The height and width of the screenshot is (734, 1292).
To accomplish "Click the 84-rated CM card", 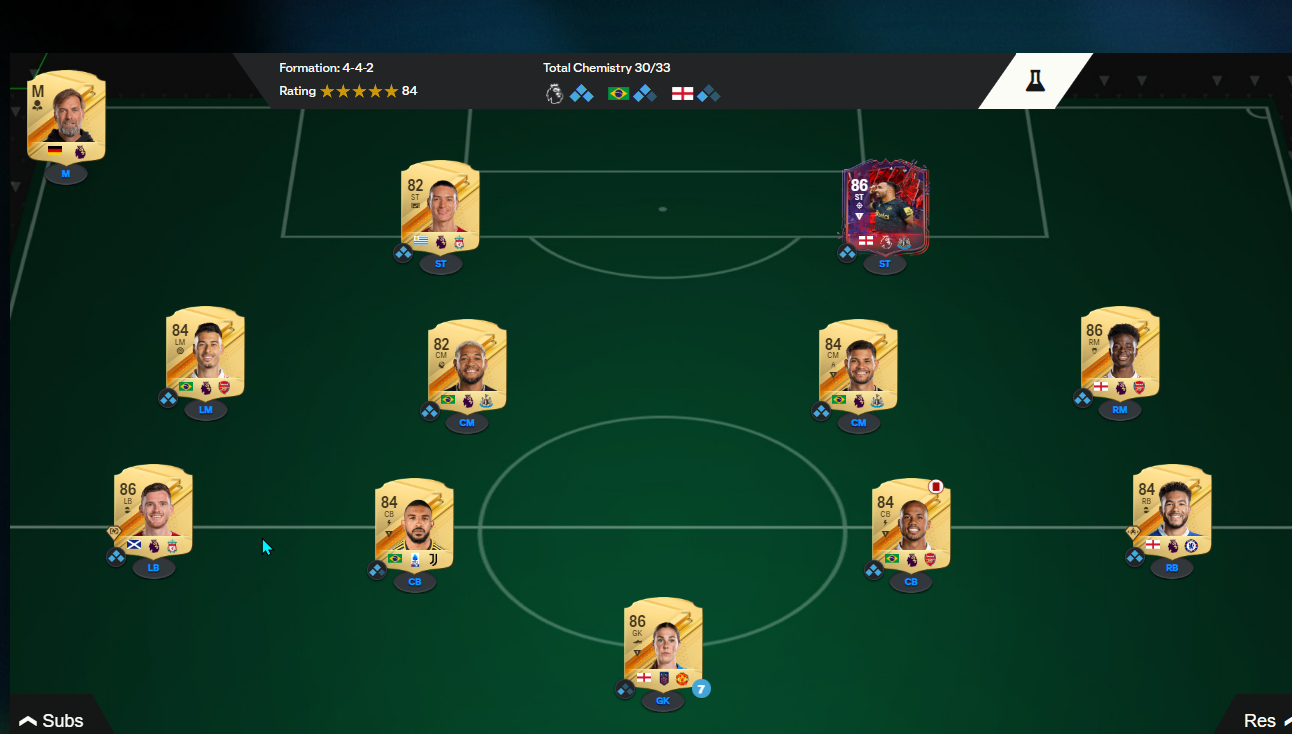I will [858, 365].
